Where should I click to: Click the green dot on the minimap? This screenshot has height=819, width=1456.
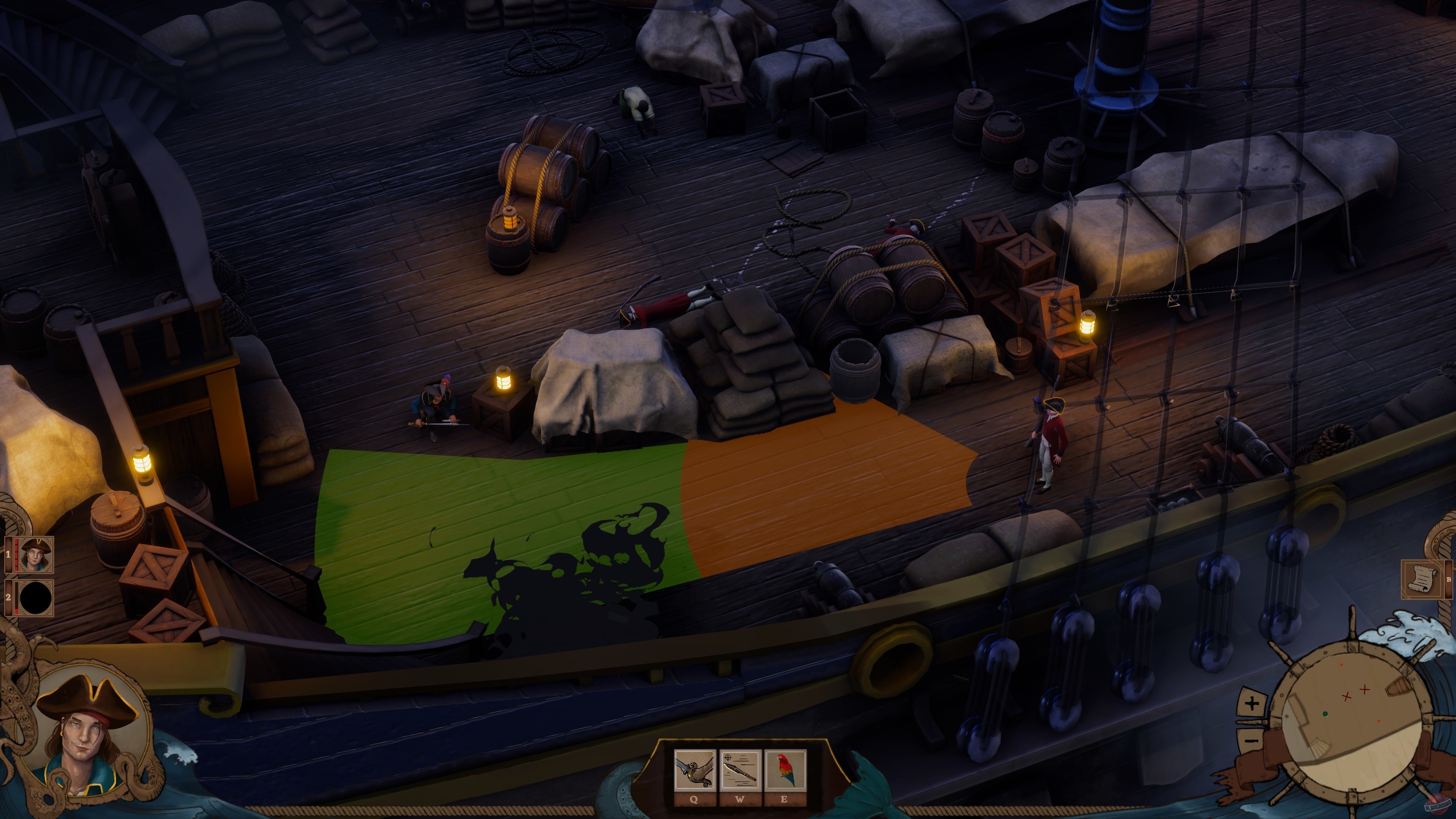1326,714
